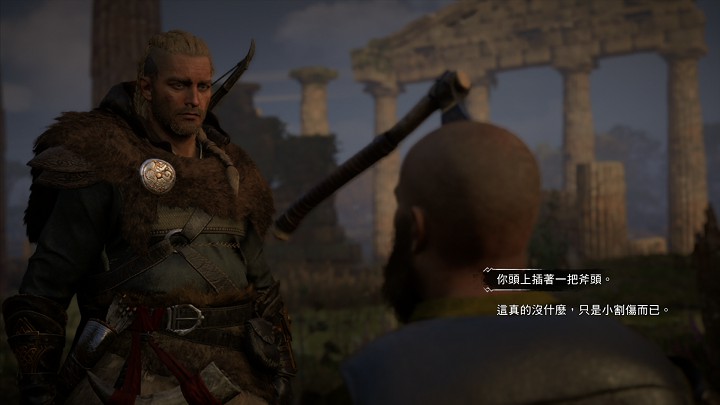Select reply "這真的沒什麼，只是小割傷而已。"
This screenshot has height=405, width=720.
pyautogui.click(x=583, y=310)
